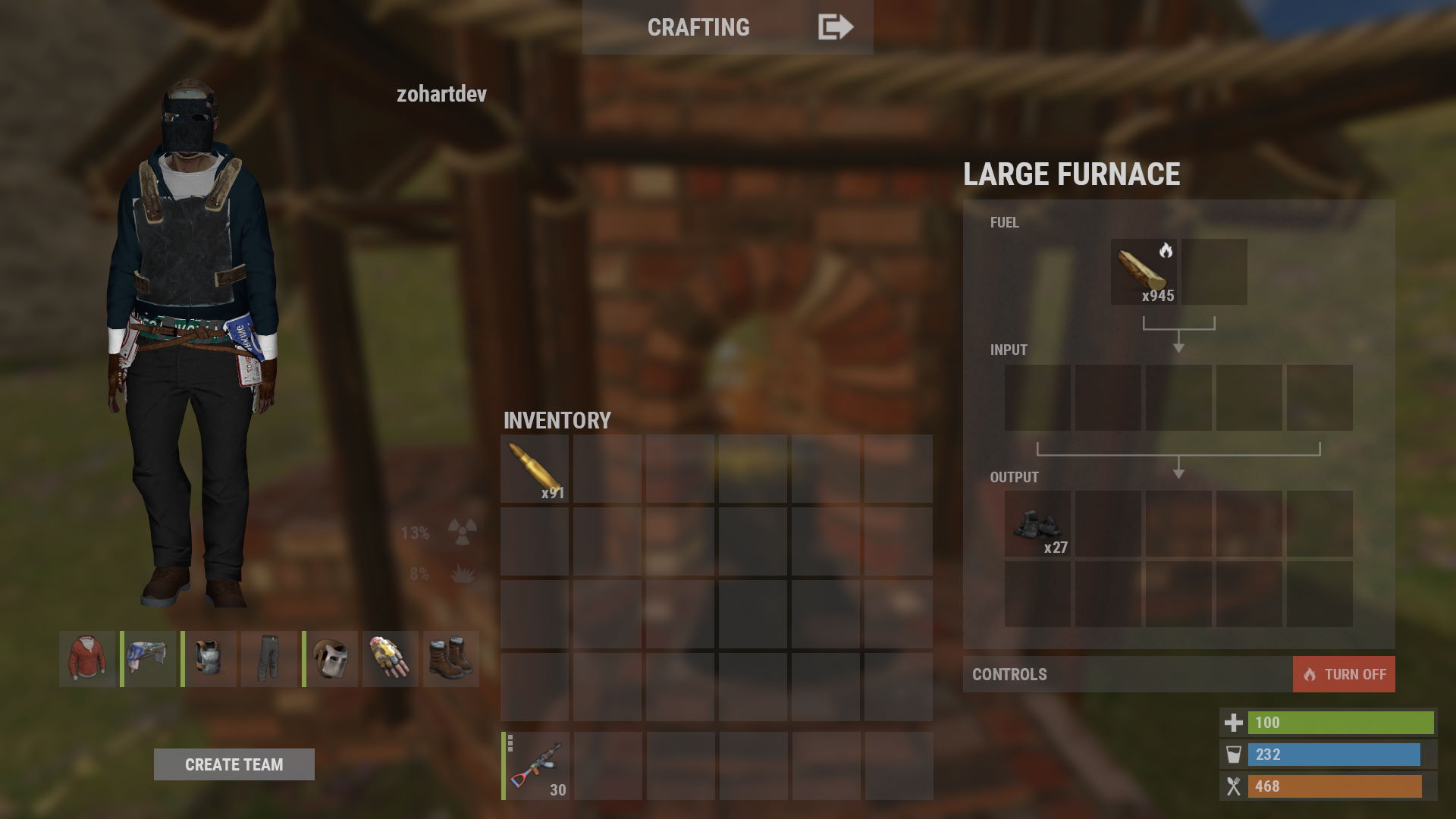Select the rifle ammo stack in inventory

pos(535,469)
